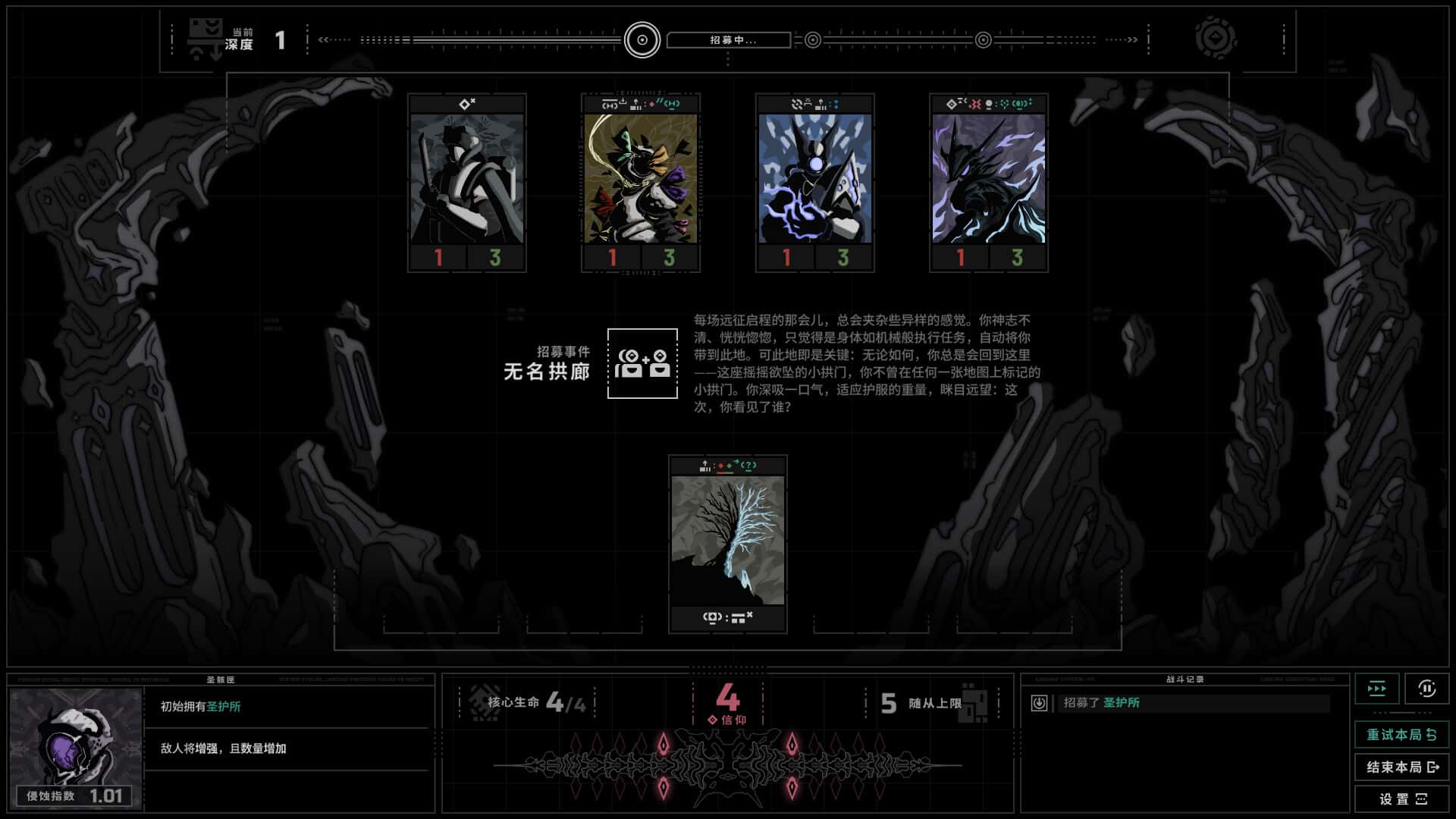Click the current node marker on the depth progress track
The height and width of the screenshot is (819, 1456).
(641, 39)
